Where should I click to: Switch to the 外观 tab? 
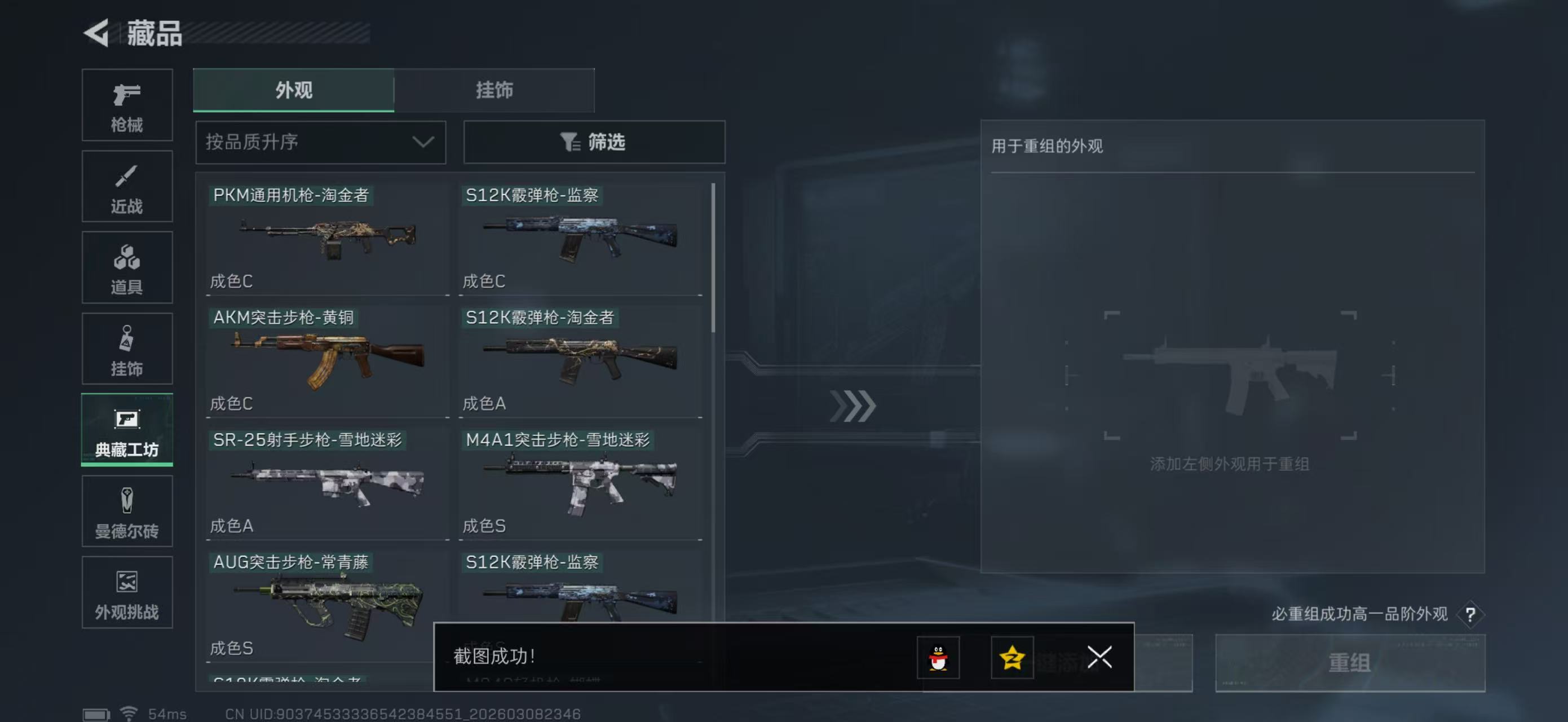(293, 90)
